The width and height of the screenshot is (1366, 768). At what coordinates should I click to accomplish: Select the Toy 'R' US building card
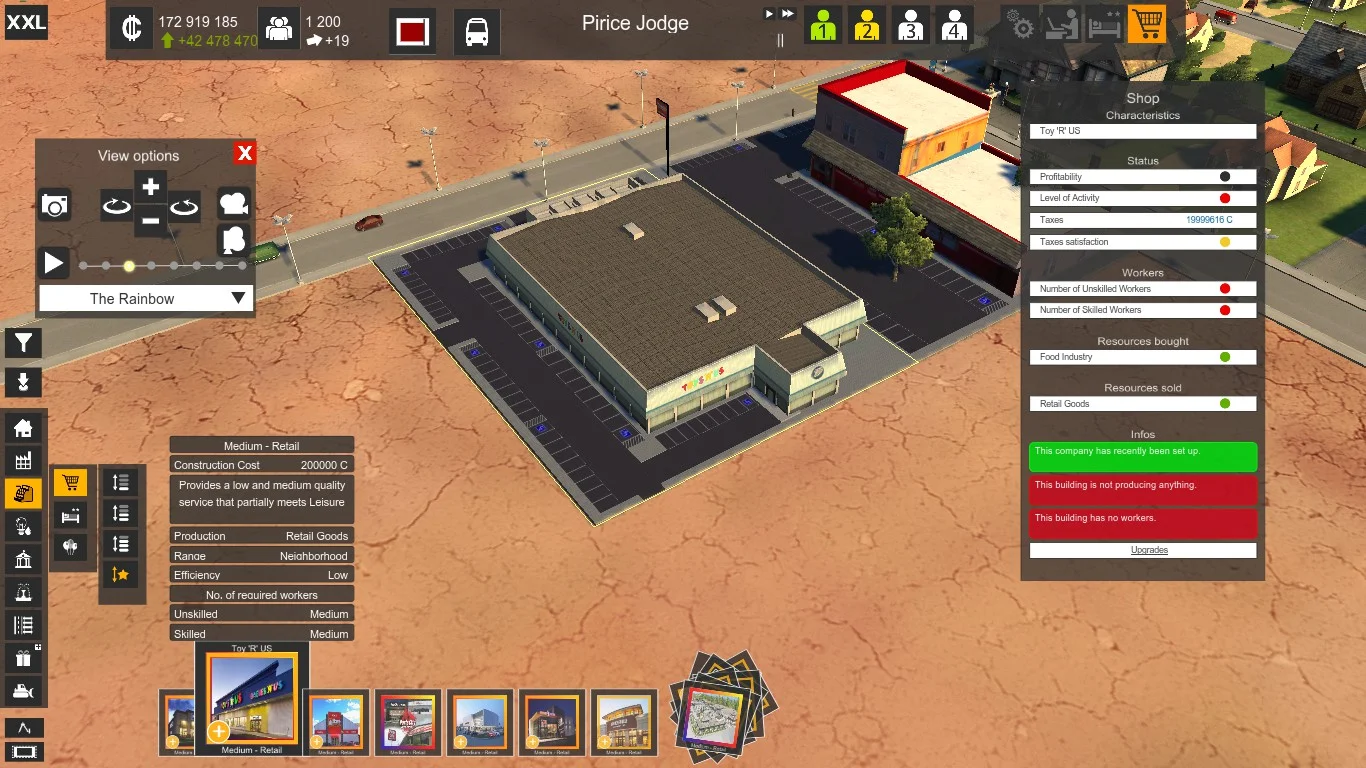252,699
